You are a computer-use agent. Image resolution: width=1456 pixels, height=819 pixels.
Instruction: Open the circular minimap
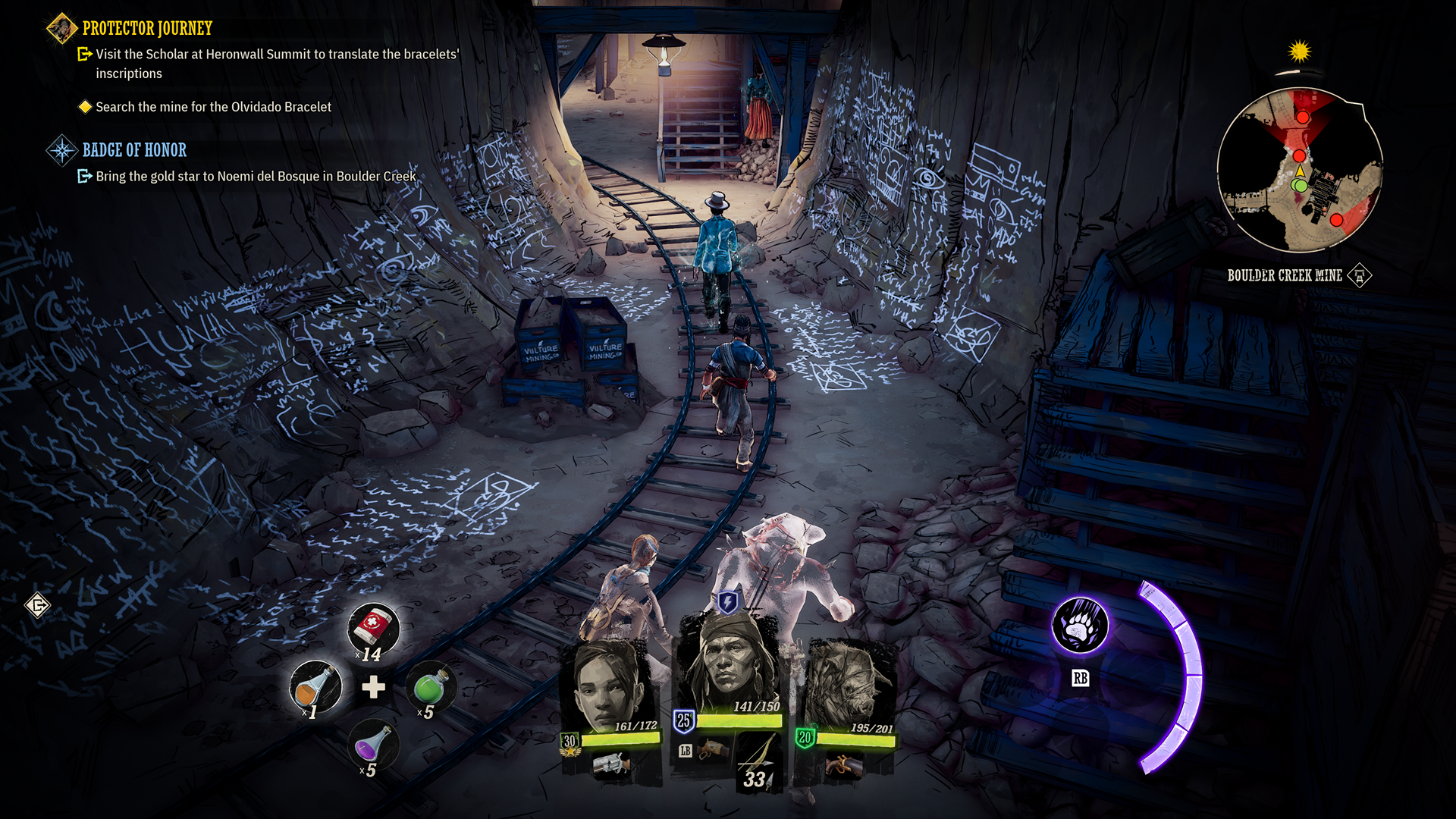pyautogui.click(x=1300, y=170)
